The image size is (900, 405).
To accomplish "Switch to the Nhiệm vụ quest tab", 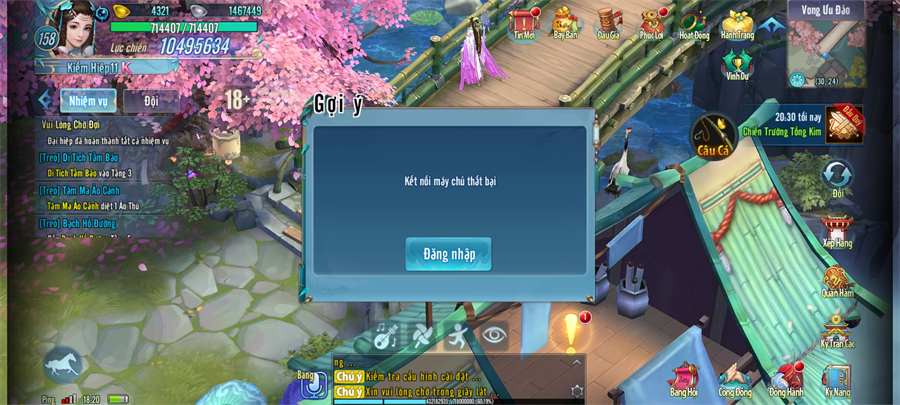I will coord(88,101).
